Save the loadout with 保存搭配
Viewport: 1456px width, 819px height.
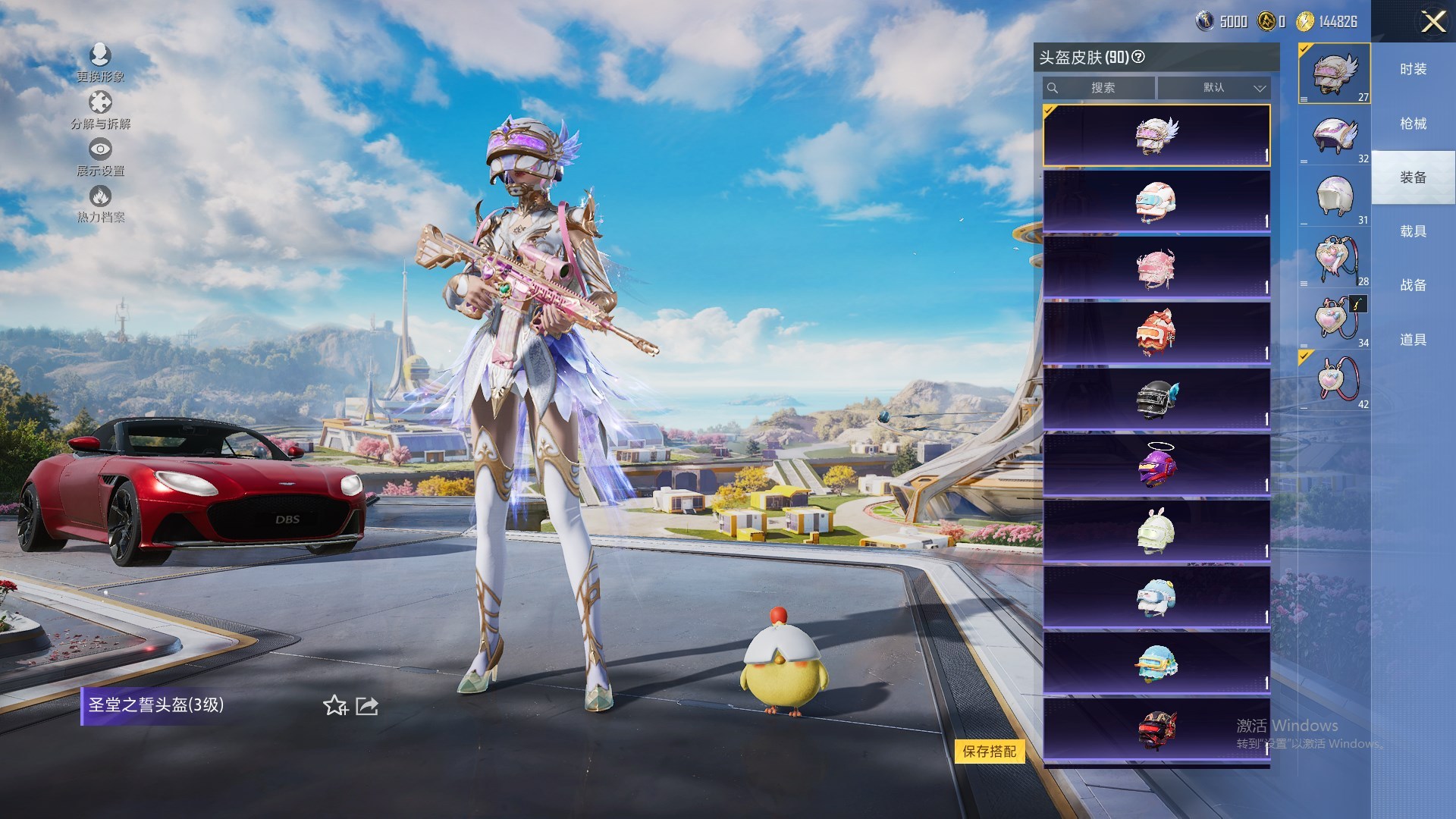pyautogui.click(x=989, y=752)
